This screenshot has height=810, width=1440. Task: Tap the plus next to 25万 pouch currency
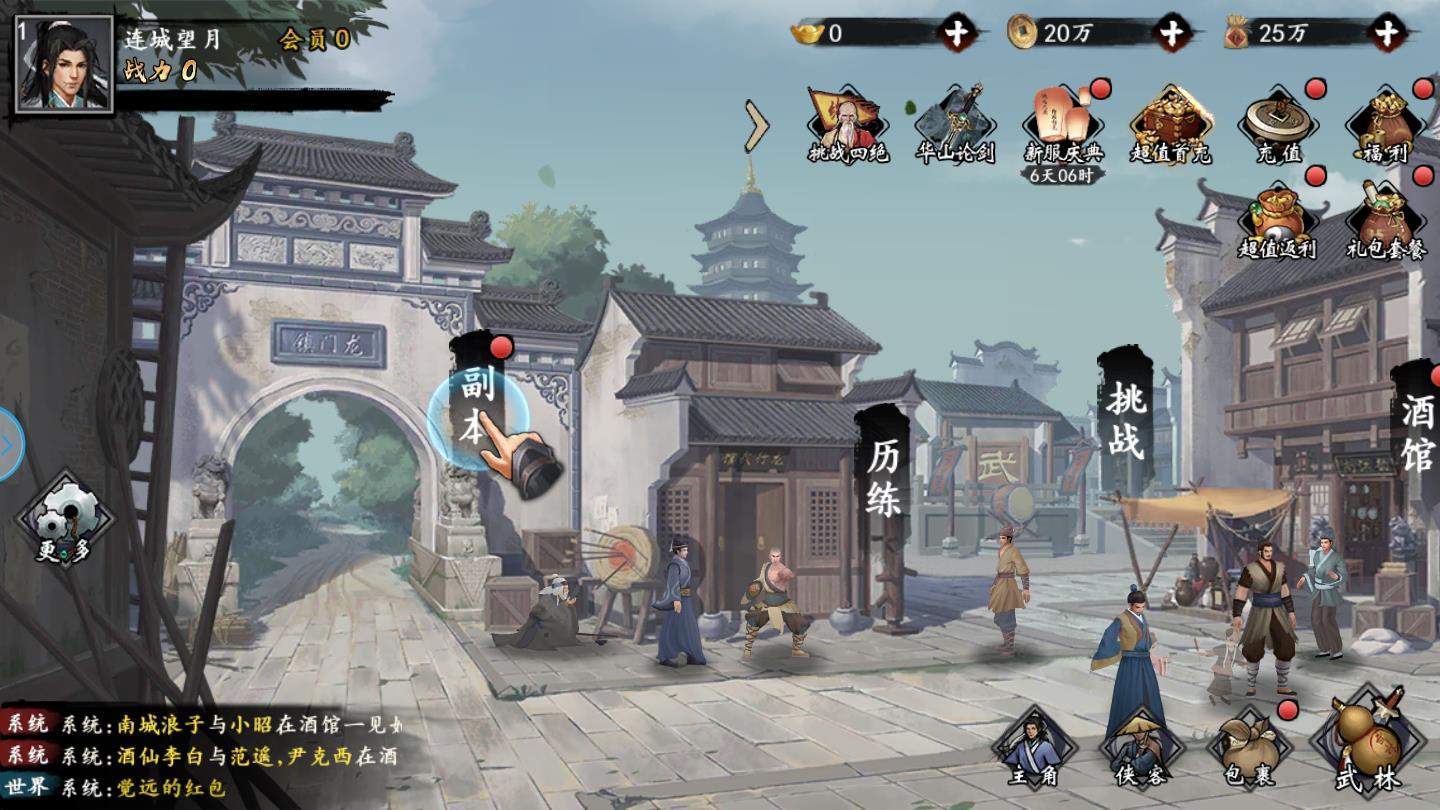click(x=1386, y=33)
